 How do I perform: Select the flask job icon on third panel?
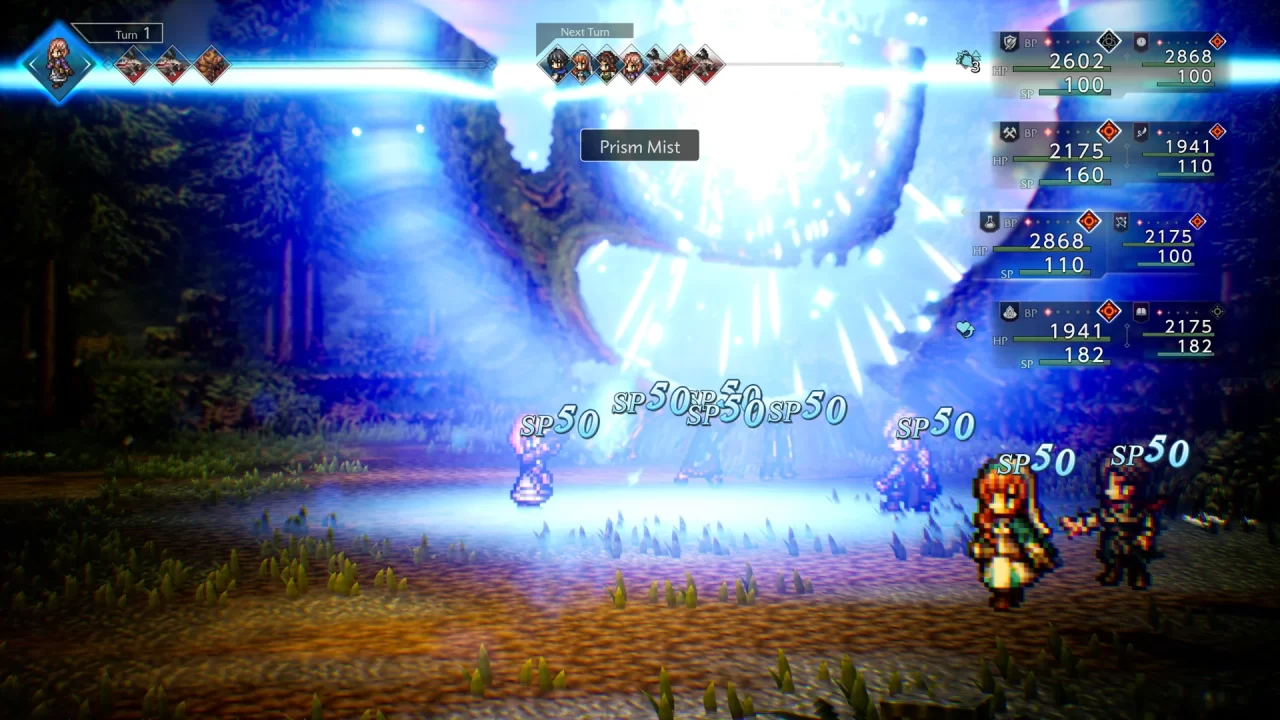[988, 224]
